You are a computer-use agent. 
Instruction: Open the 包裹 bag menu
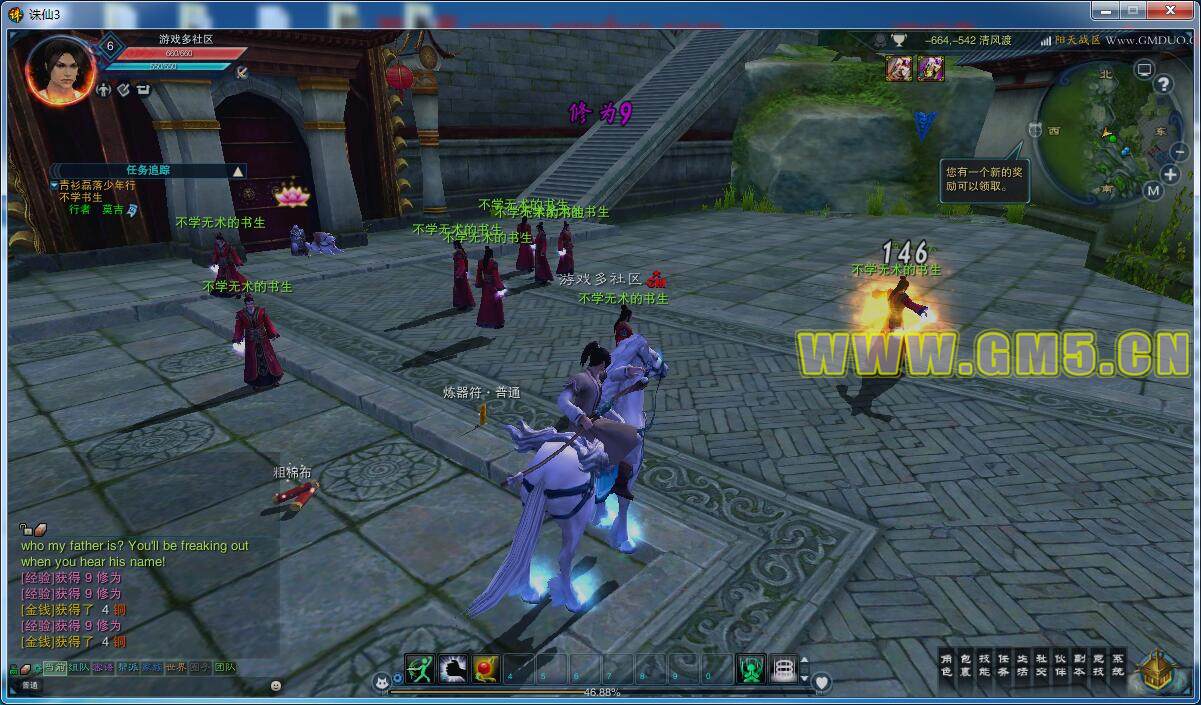pyautogui.click(x=965, y=665)
